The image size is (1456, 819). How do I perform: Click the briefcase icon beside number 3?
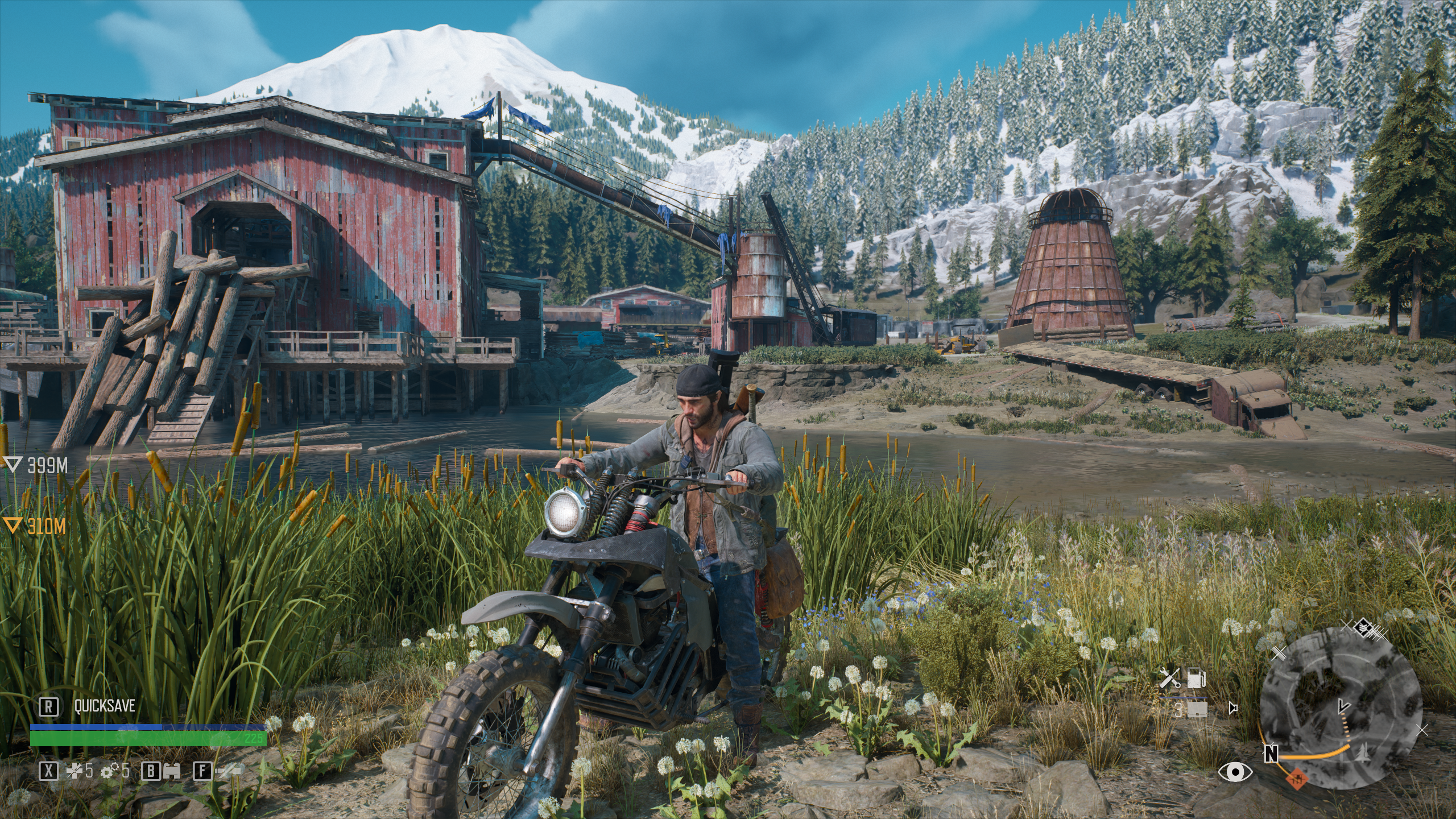[x=1197, y=709]
